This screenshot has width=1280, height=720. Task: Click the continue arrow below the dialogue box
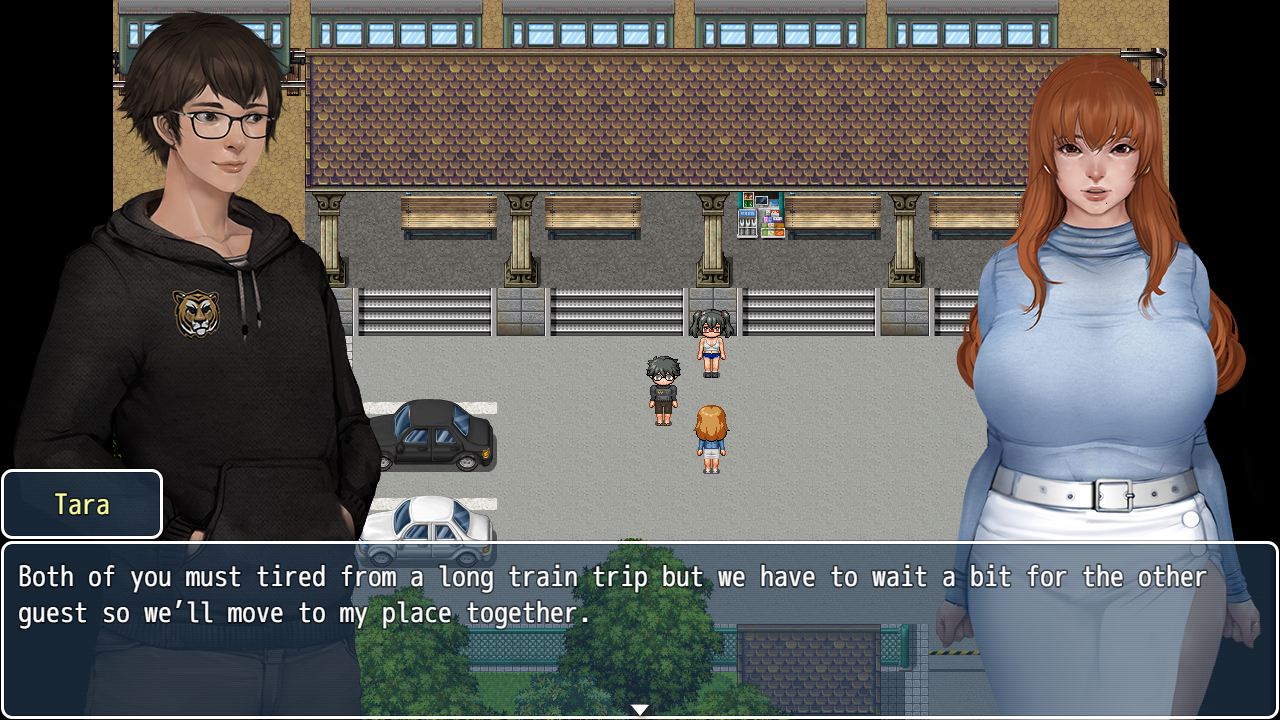click(x=639, y=710)
